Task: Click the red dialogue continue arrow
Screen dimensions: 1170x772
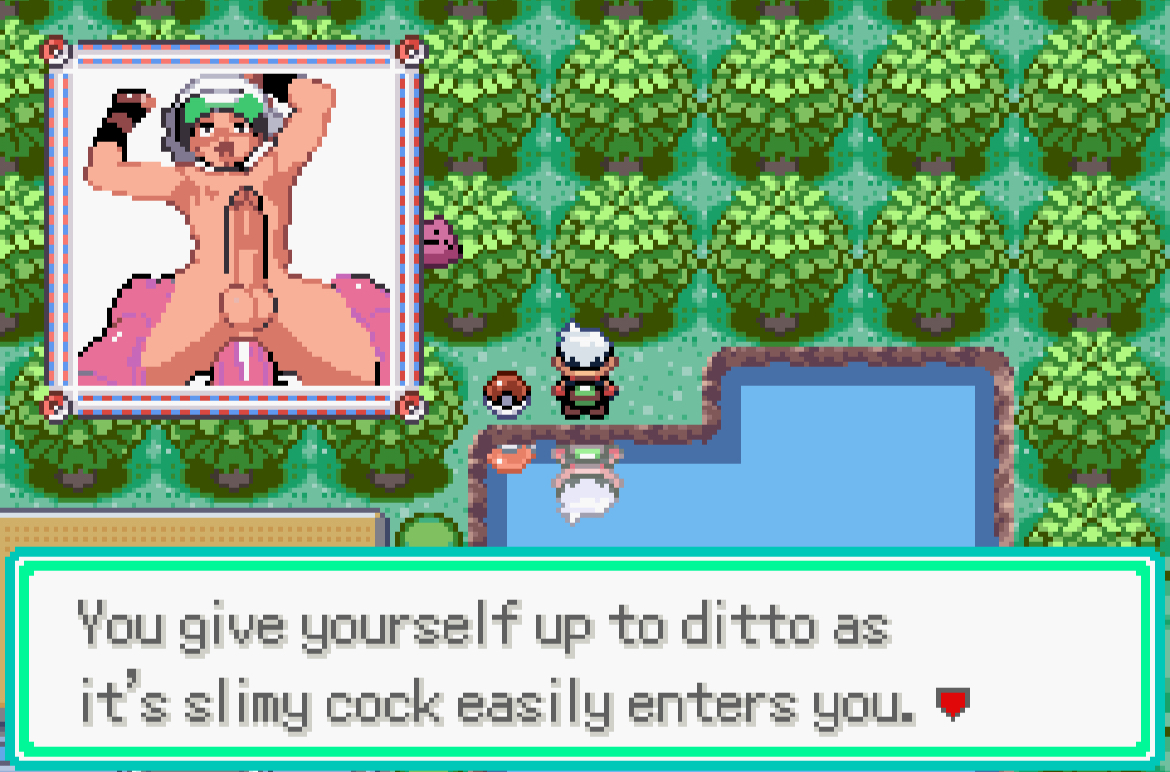Action: pos(952,706)
